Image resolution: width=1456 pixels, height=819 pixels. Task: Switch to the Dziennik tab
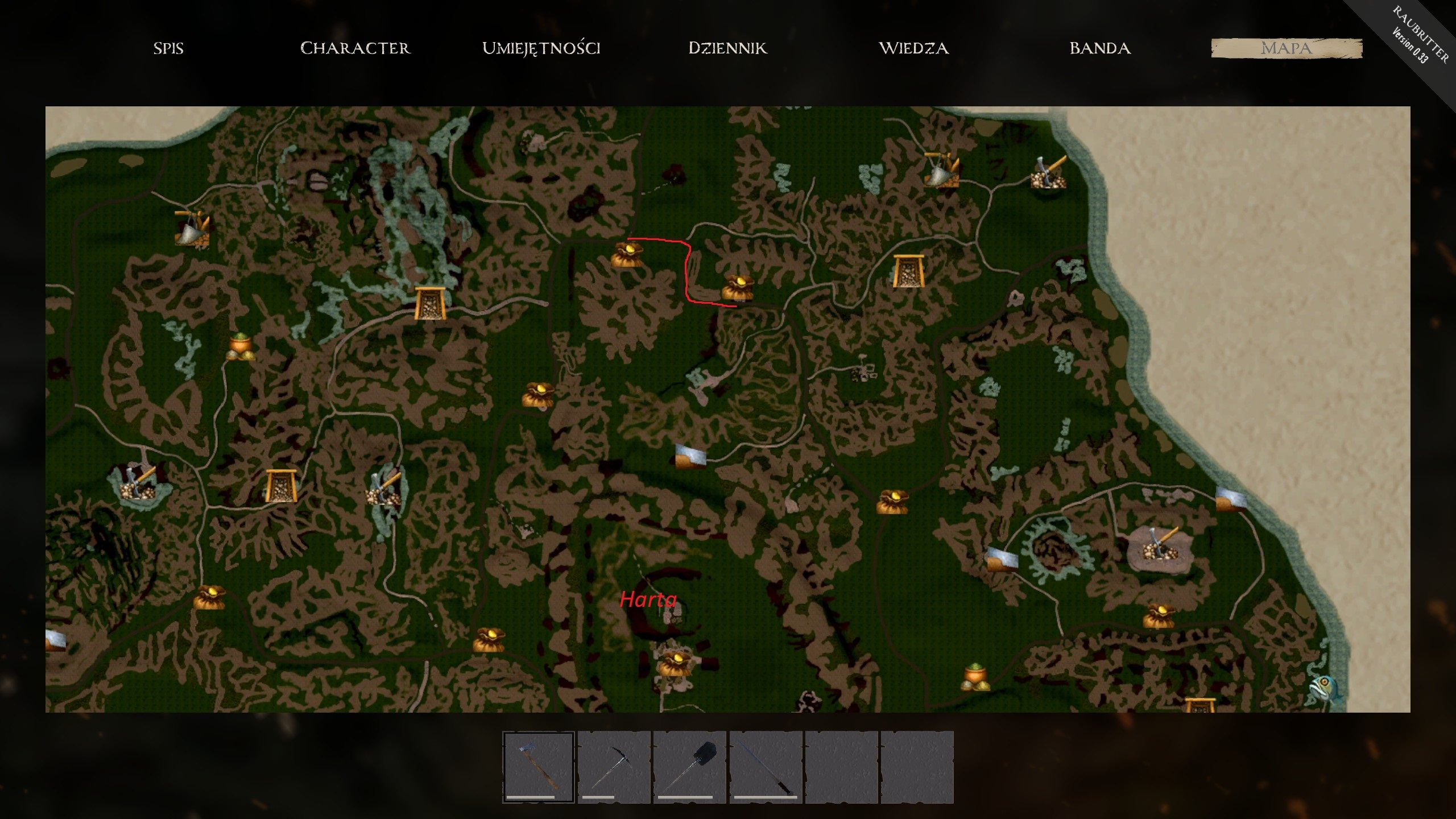727,48
